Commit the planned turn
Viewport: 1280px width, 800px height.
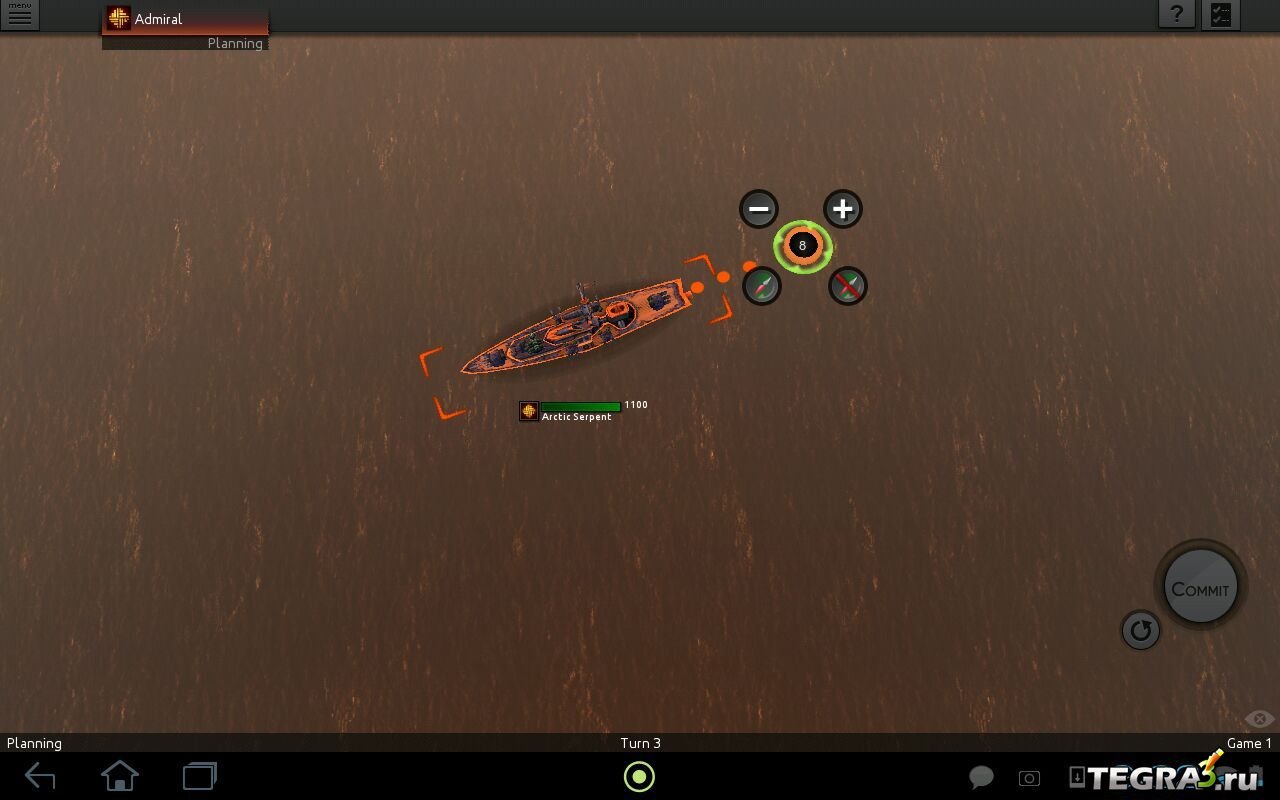tap(1200, 589)
